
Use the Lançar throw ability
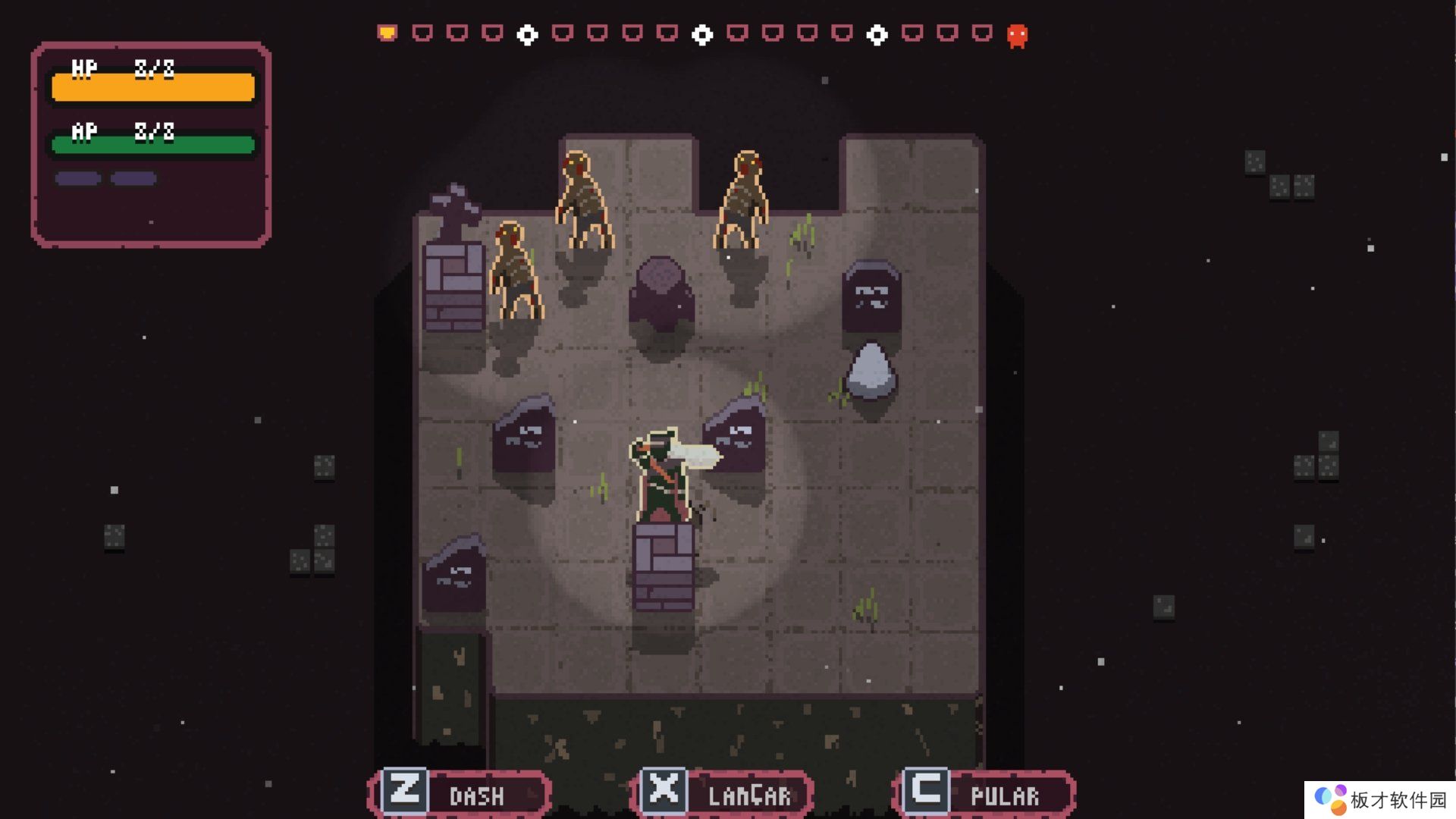722,793
